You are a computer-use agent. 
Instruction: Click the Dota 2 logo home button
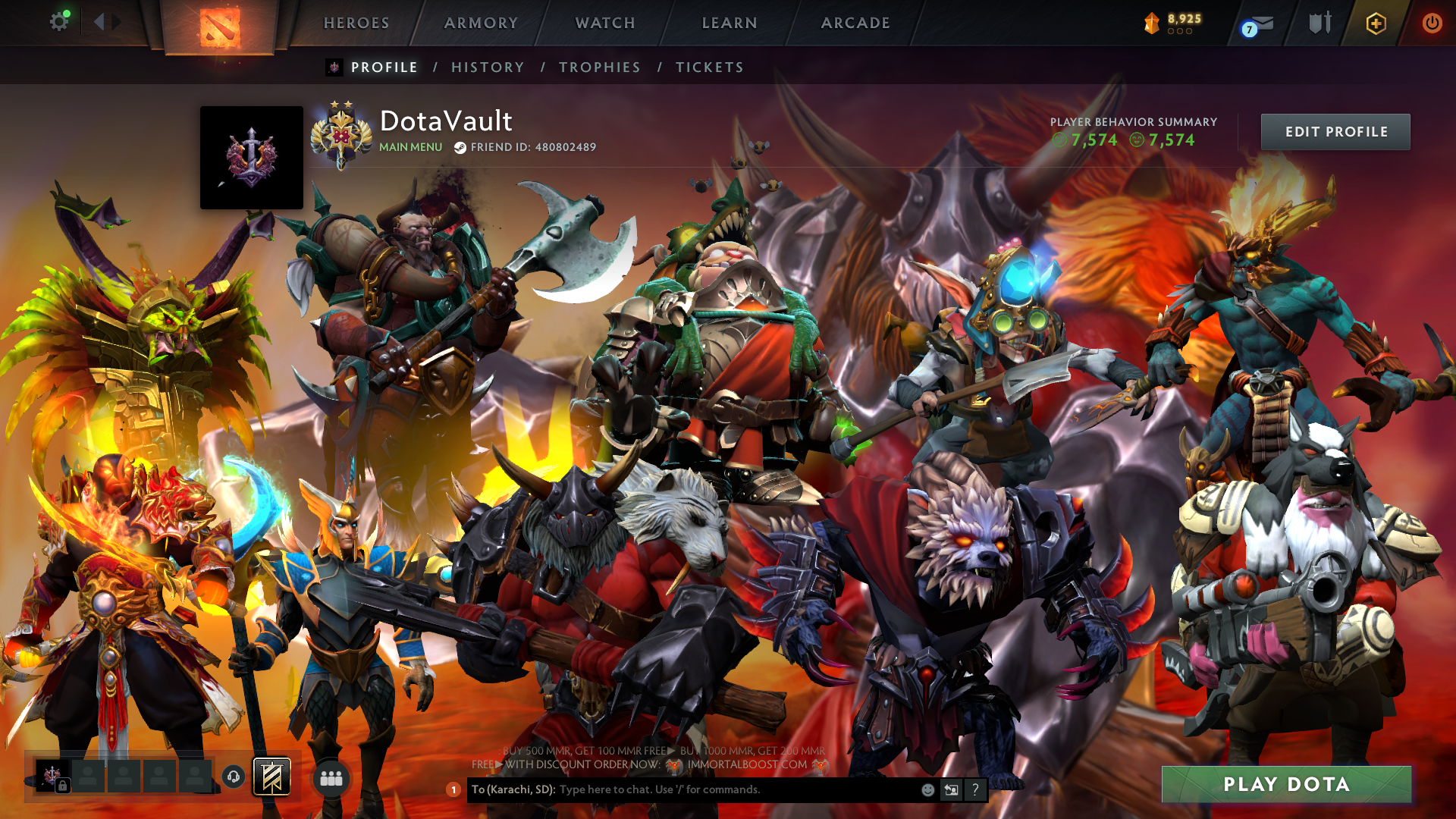220,27
